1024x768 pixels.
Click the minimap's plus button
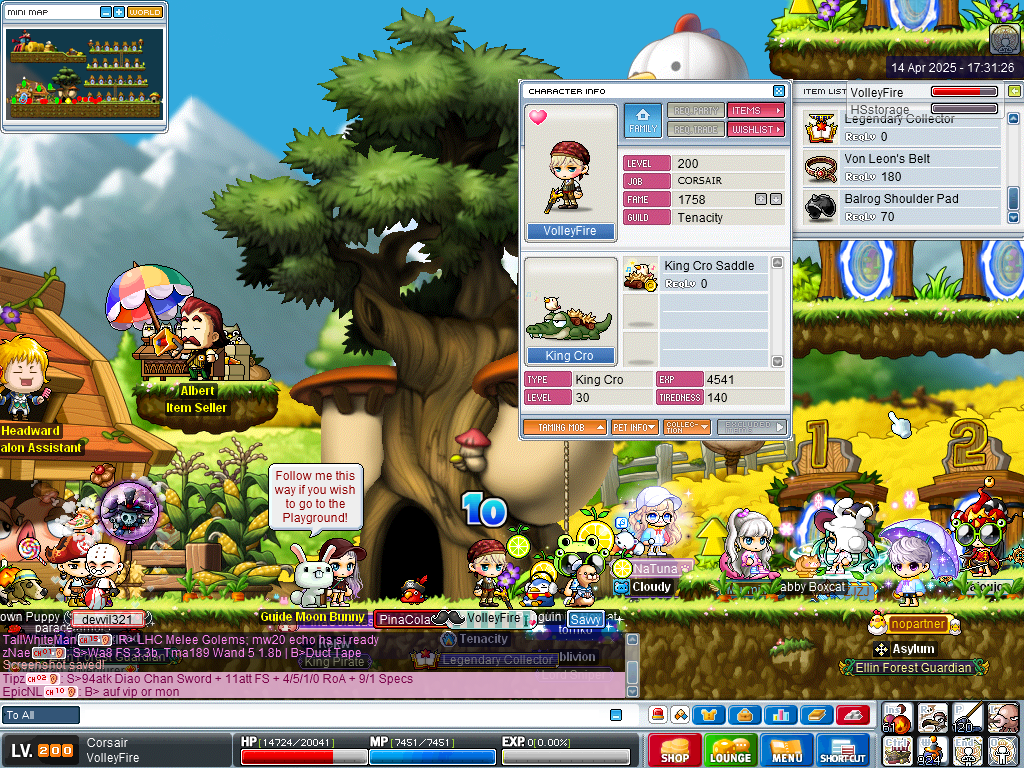[x=119, y=12]
